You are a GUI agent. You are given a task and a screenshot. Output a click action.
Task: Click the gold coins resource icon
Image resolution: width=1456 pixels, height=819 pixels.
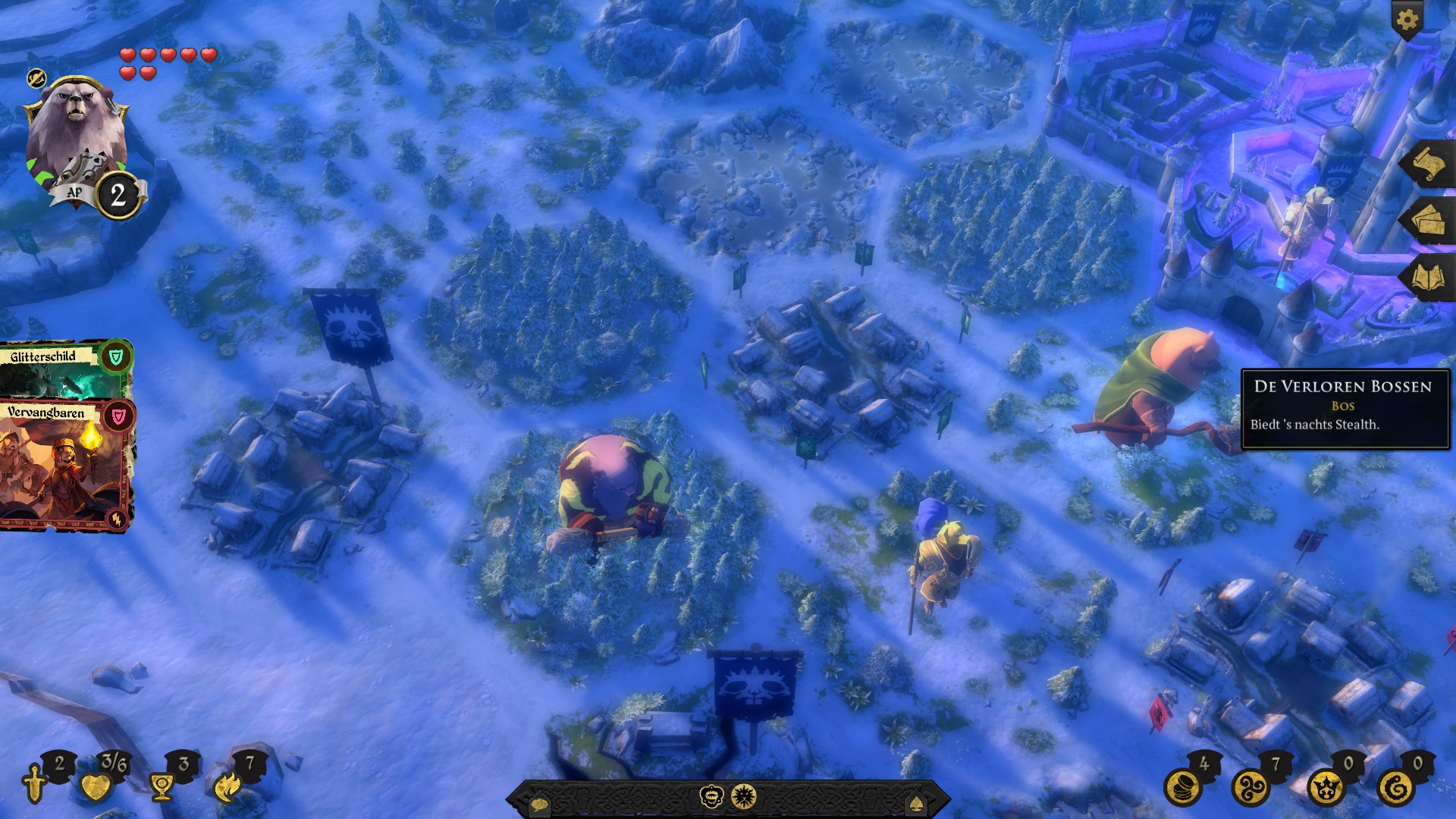1183,788
